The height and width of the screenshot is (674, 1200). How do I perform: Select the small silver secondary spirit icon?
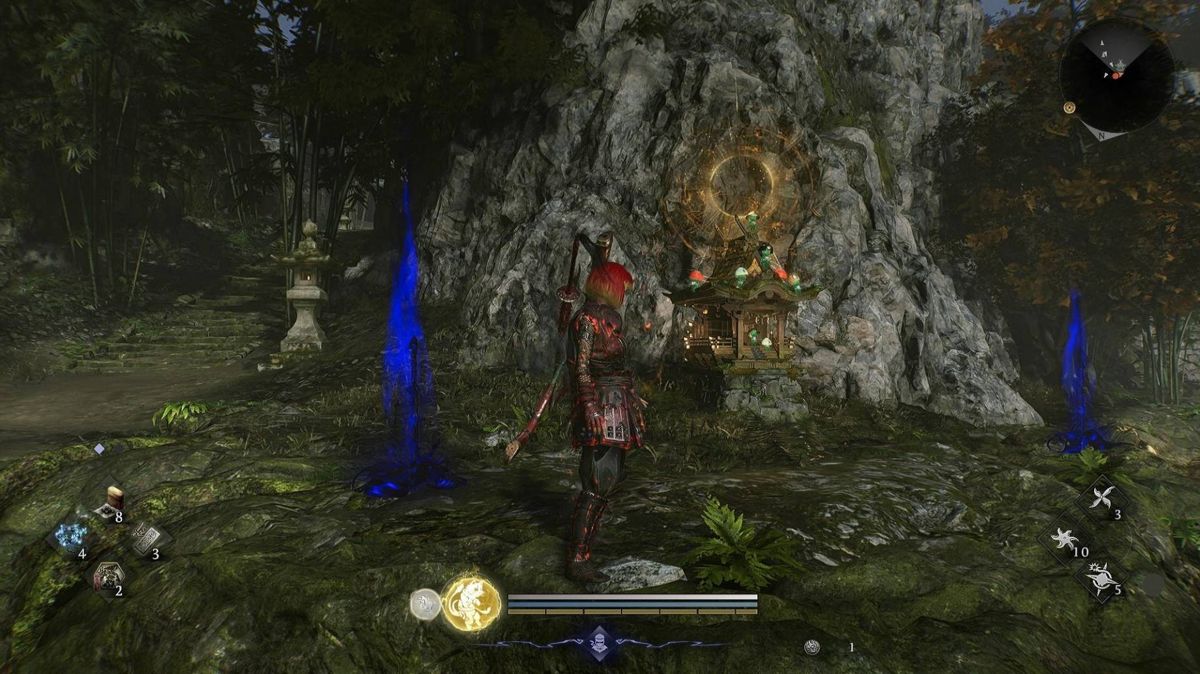tap(425, 604)
